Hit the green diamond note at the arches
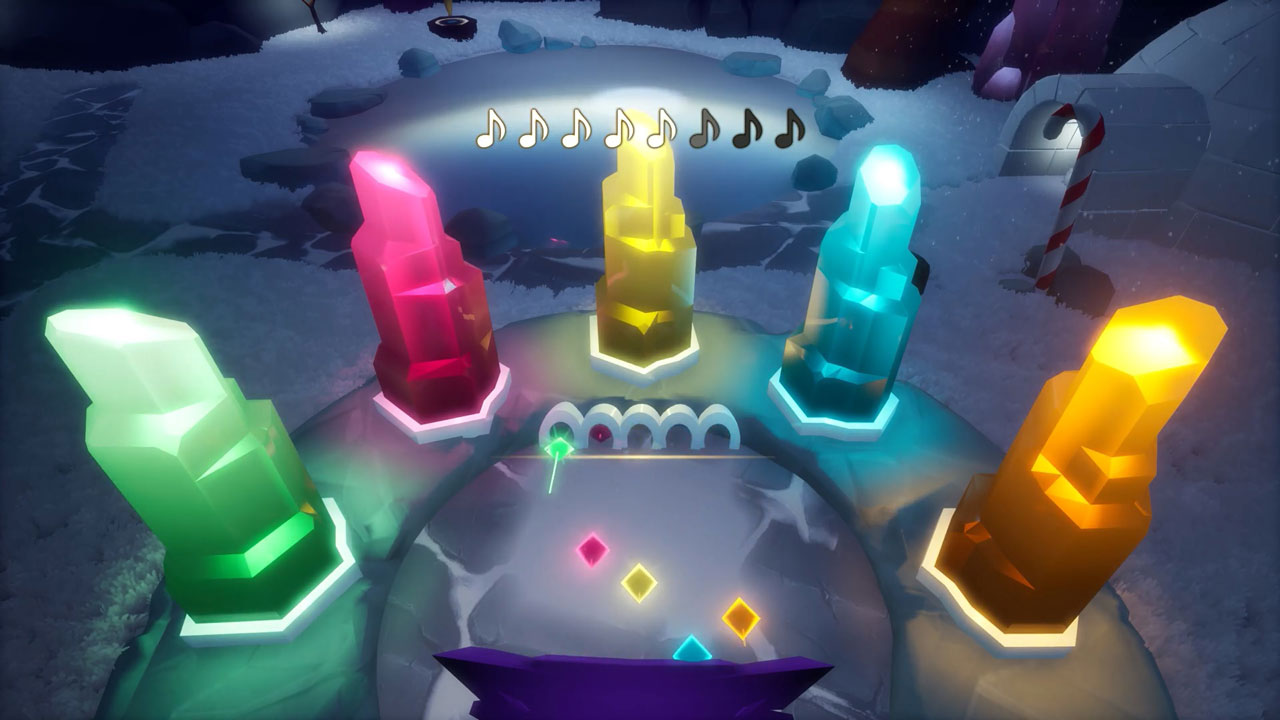The image size is (1280, 720). click(559, 447)
